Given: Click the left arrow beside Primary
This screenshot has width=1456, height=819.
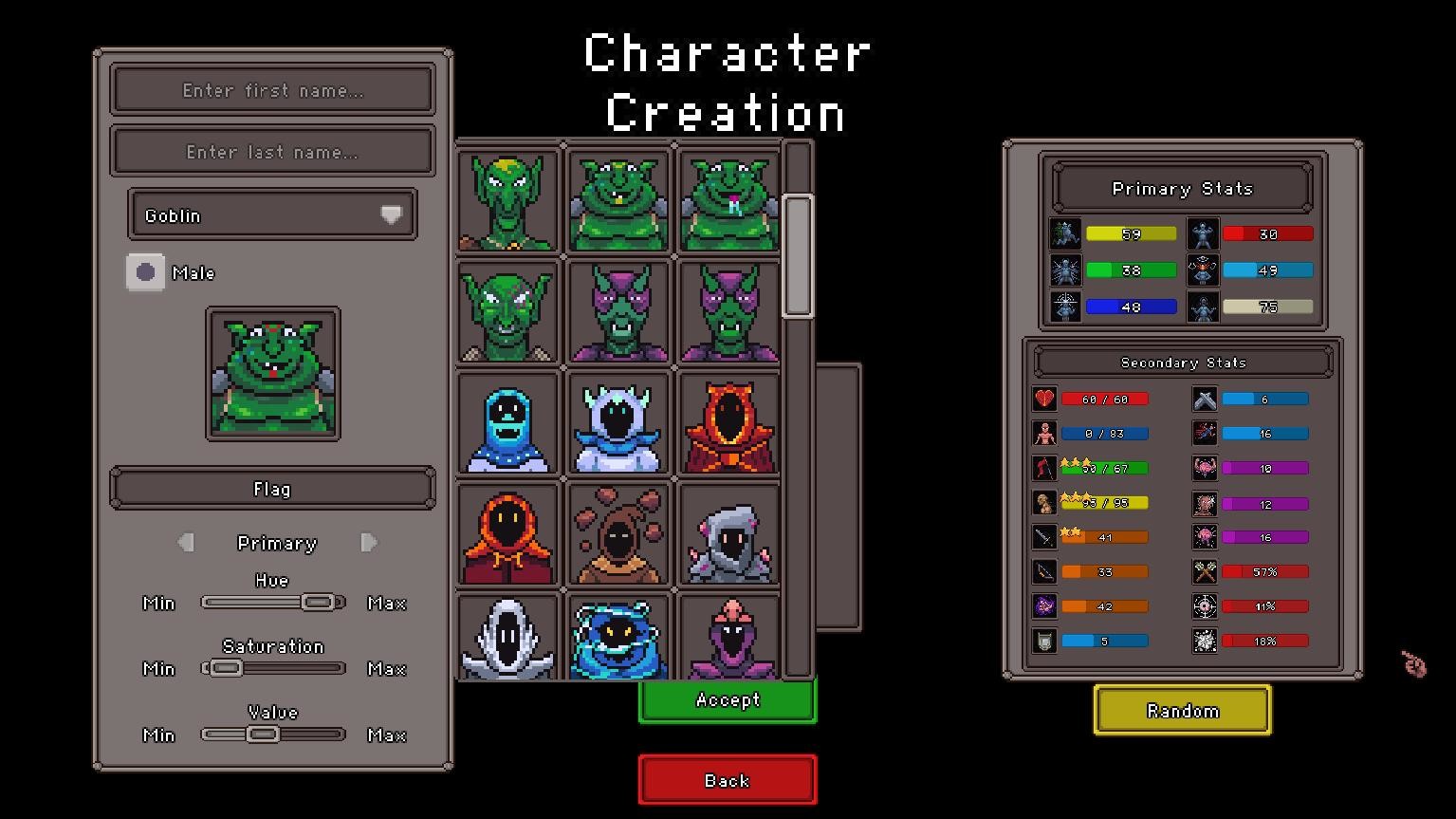Looking at the screenshot, I should point(186,542).
